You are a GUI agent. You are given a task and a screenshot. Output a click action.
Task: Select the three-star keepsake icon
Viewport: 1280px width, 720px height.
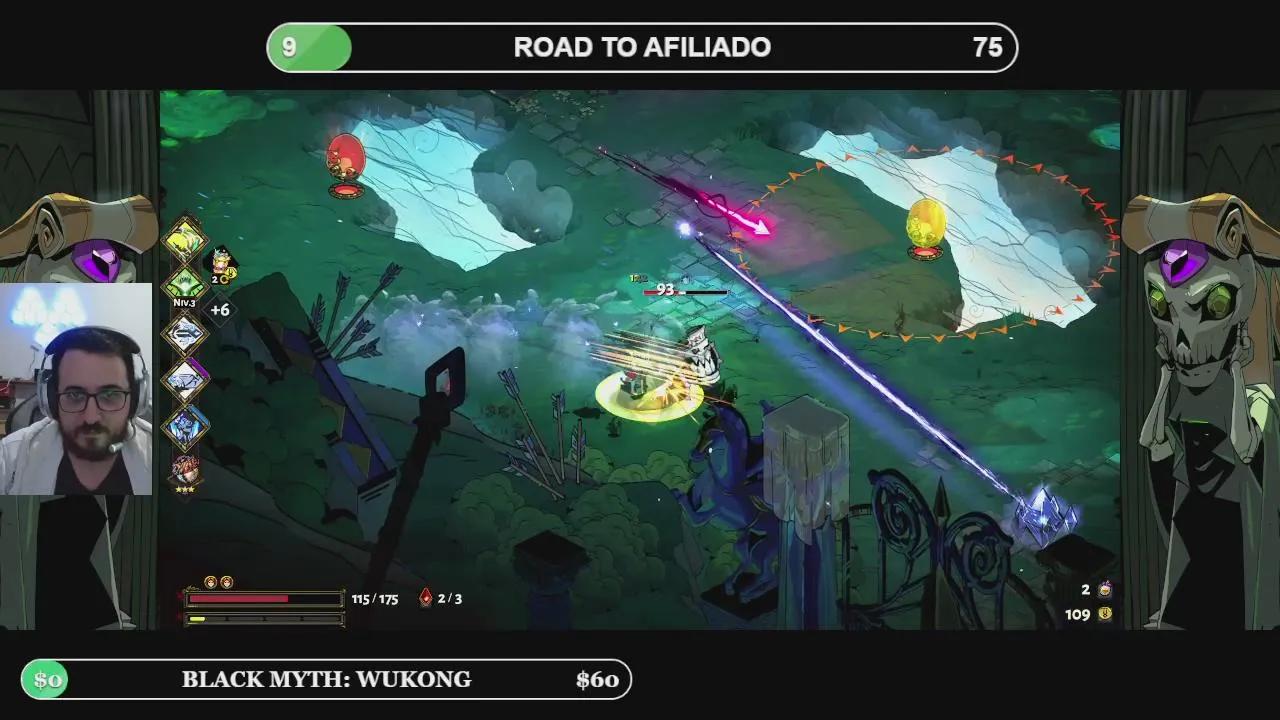(185, 470)
